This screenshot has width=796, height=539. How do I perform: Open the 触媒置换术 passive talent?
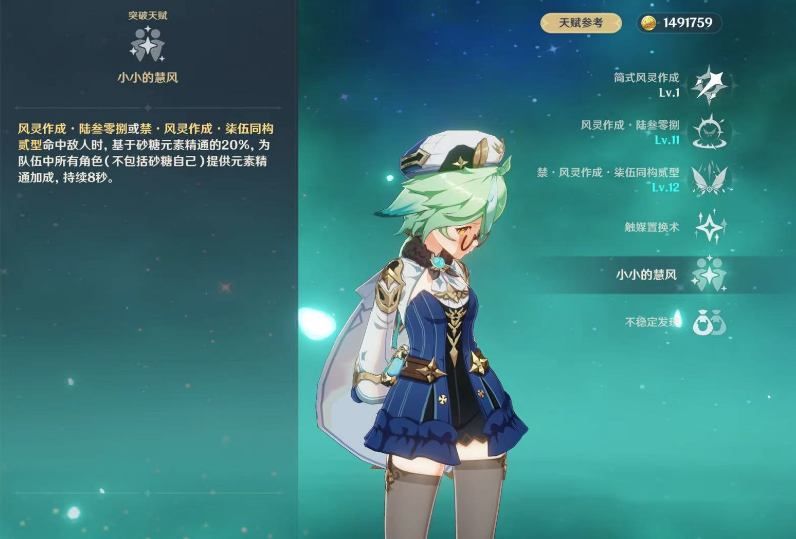click(709, 226)
